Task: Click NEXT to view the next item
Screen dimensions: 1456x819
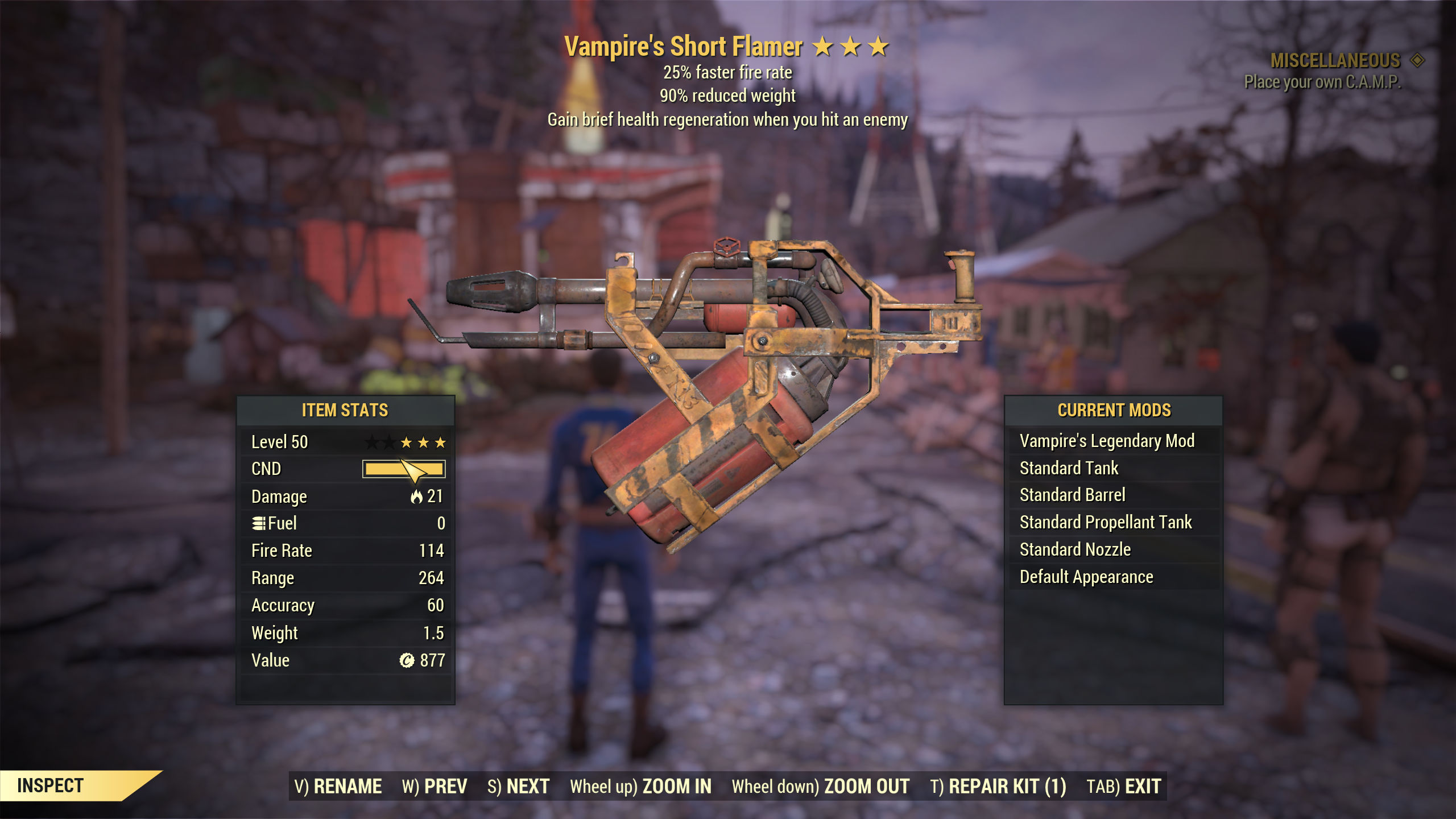Action: pos(524,785)
